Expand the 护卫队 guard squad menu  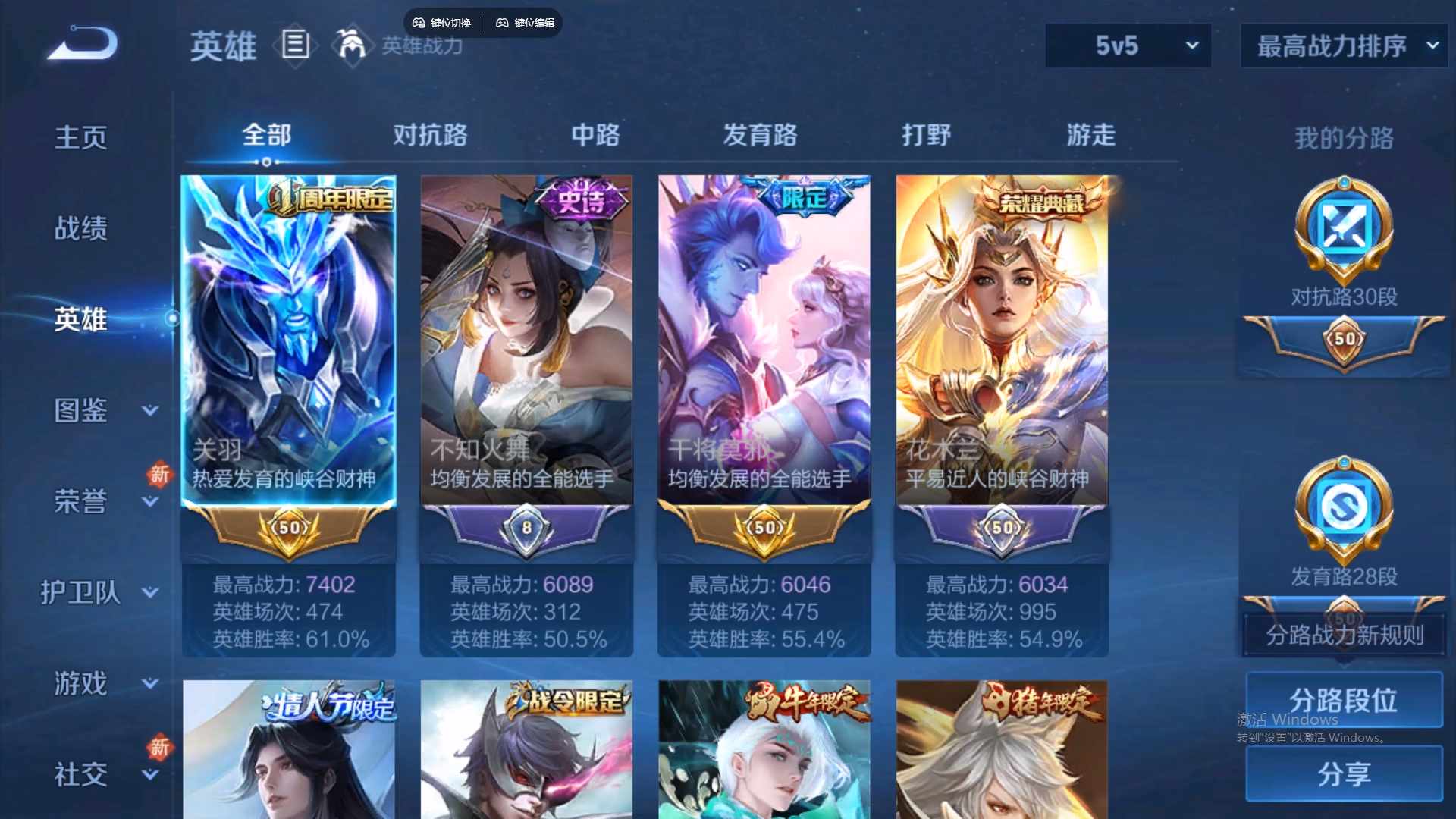(150, 592)
